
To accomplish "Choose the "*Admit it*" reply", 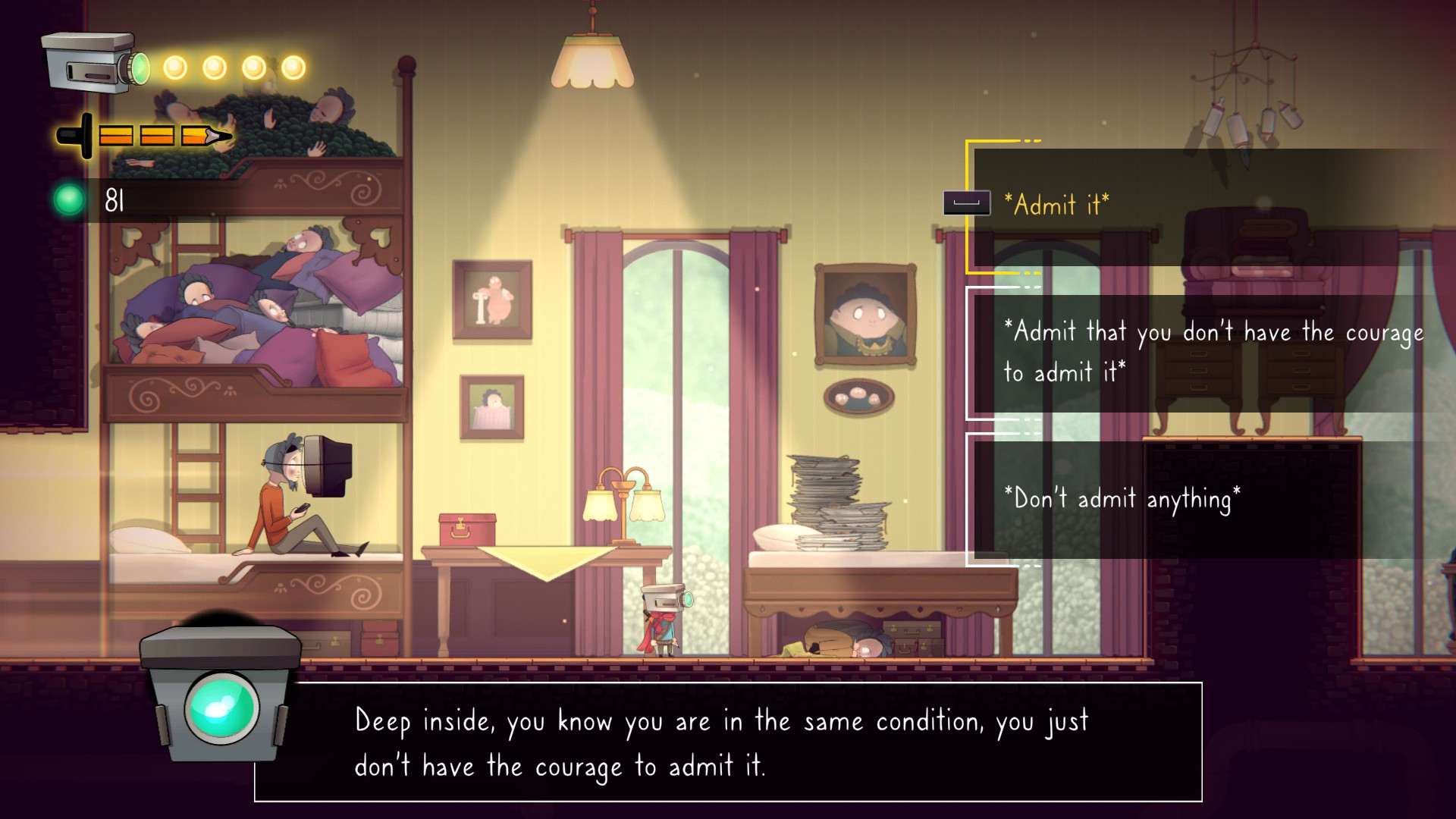I will 1057,205.
